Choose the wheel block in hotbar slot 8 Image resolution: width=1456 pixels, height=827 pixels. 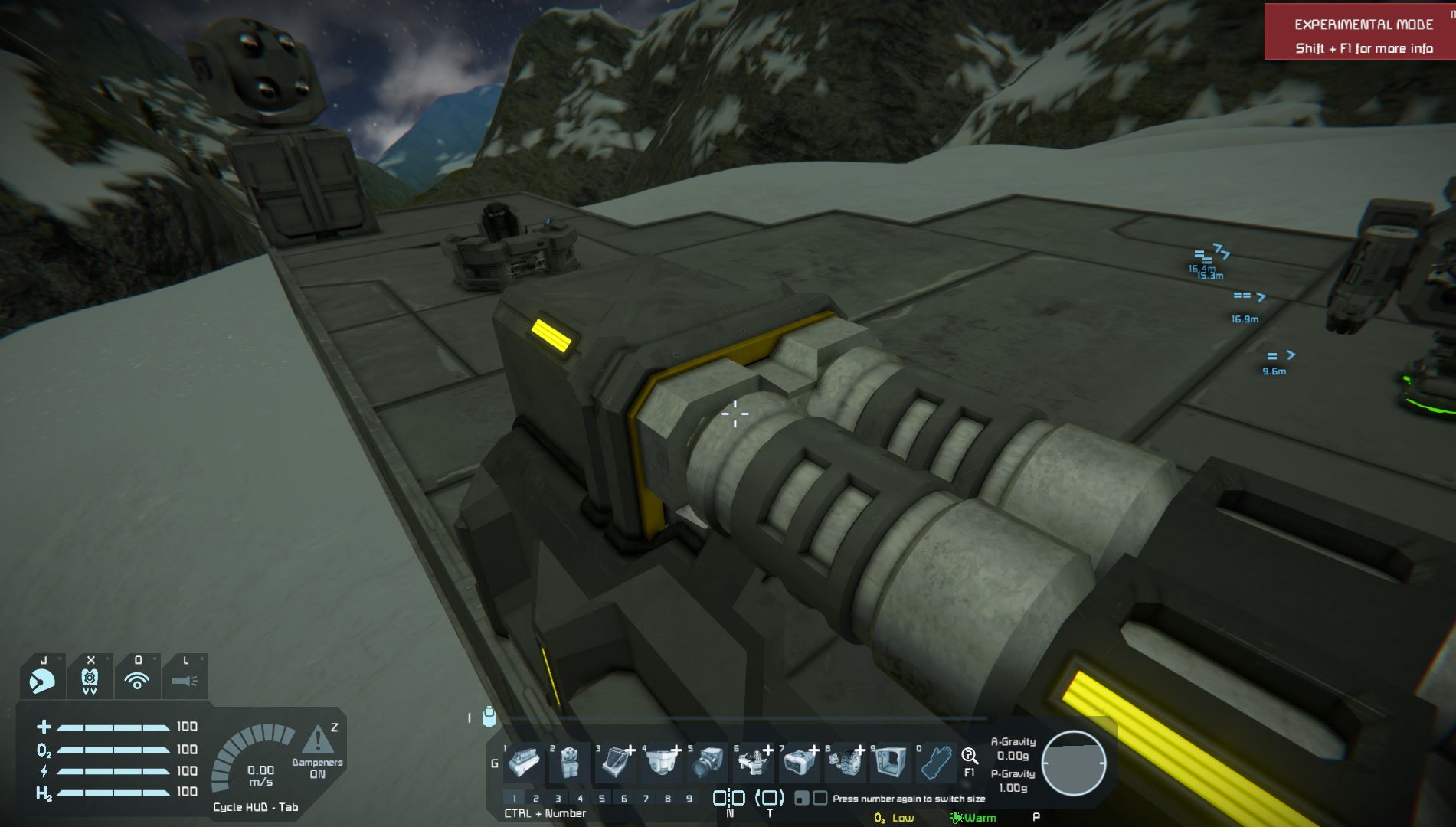845,762
